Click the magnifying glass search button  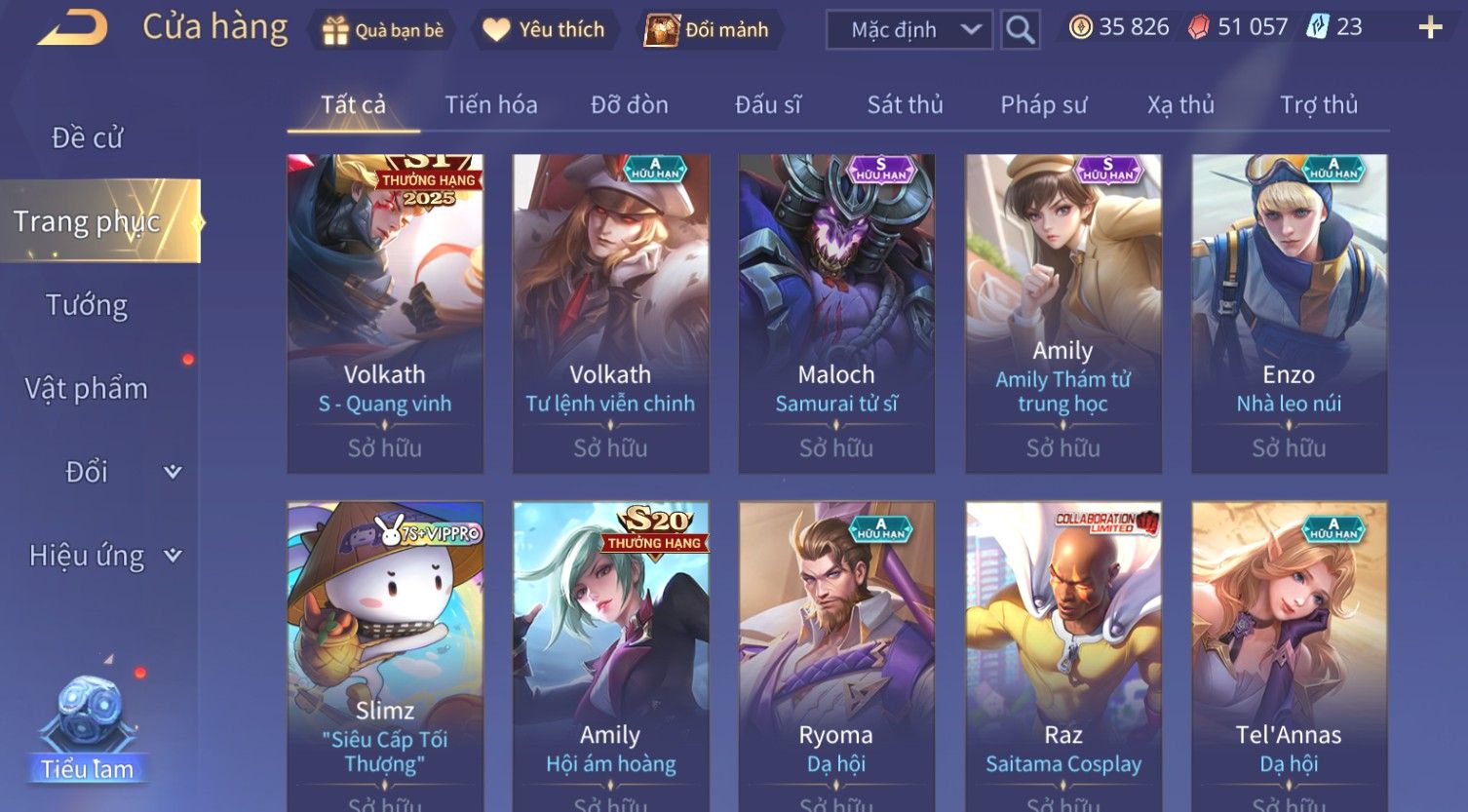pos(1020,30)
